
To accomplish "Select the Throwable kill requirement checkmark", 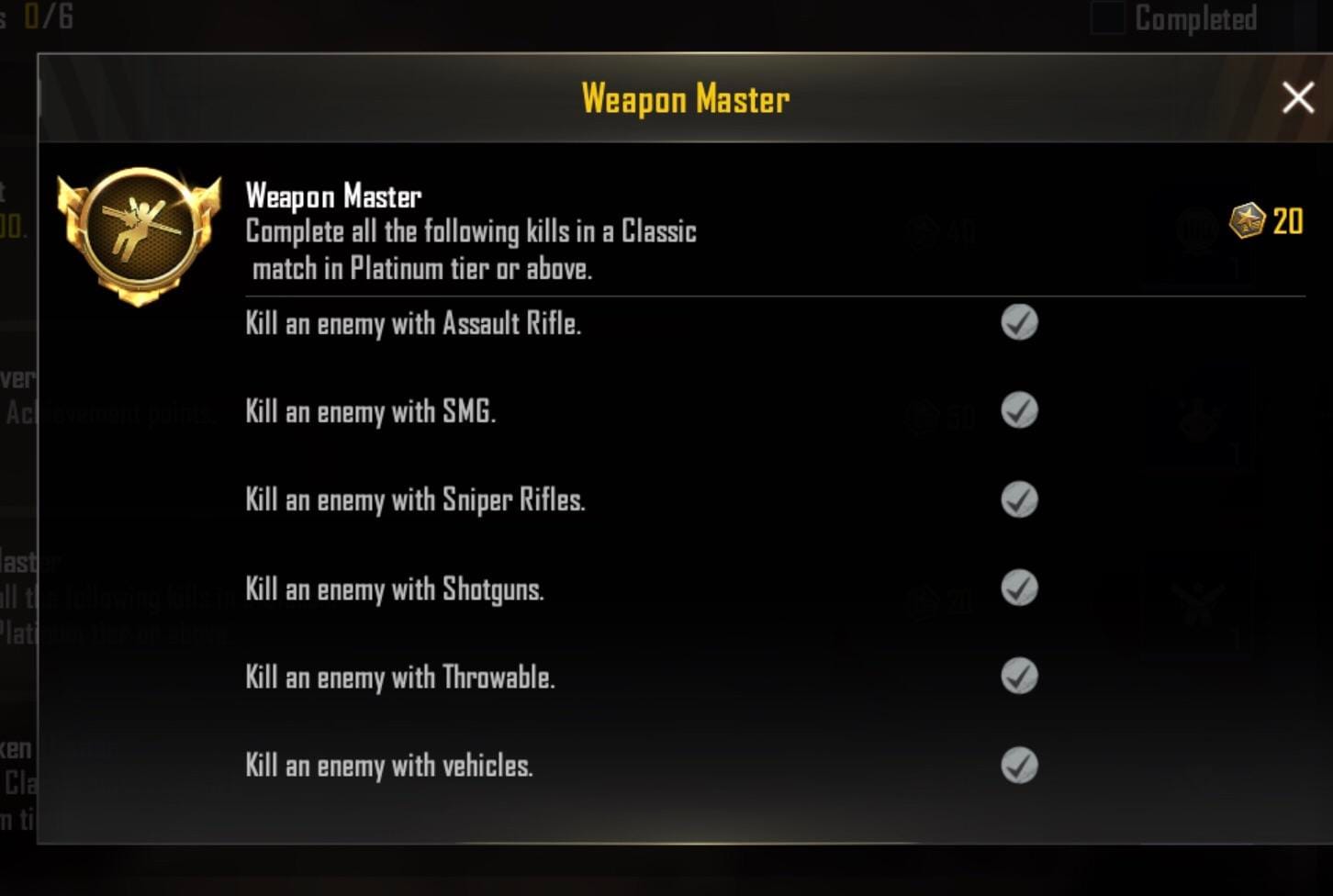I will point(1019,677).
